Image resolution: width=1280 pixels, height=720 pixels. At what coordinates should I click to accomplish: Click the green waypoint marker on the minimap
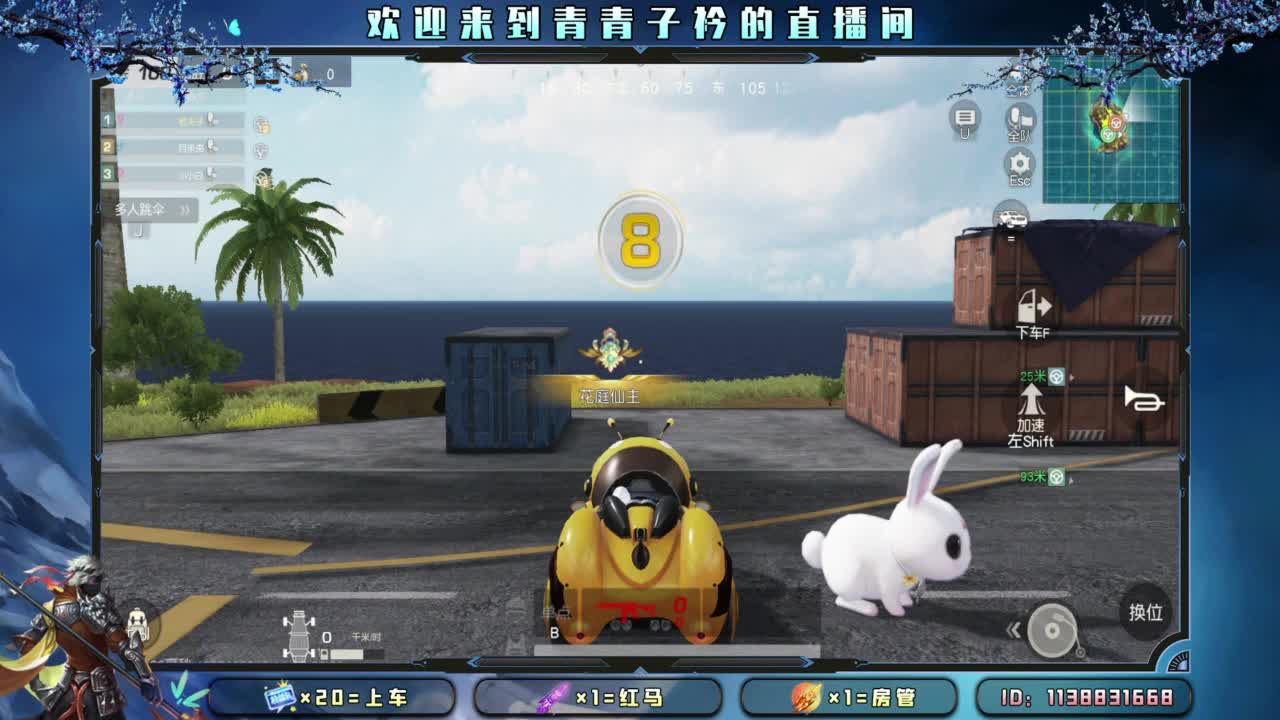[1107, 135]
